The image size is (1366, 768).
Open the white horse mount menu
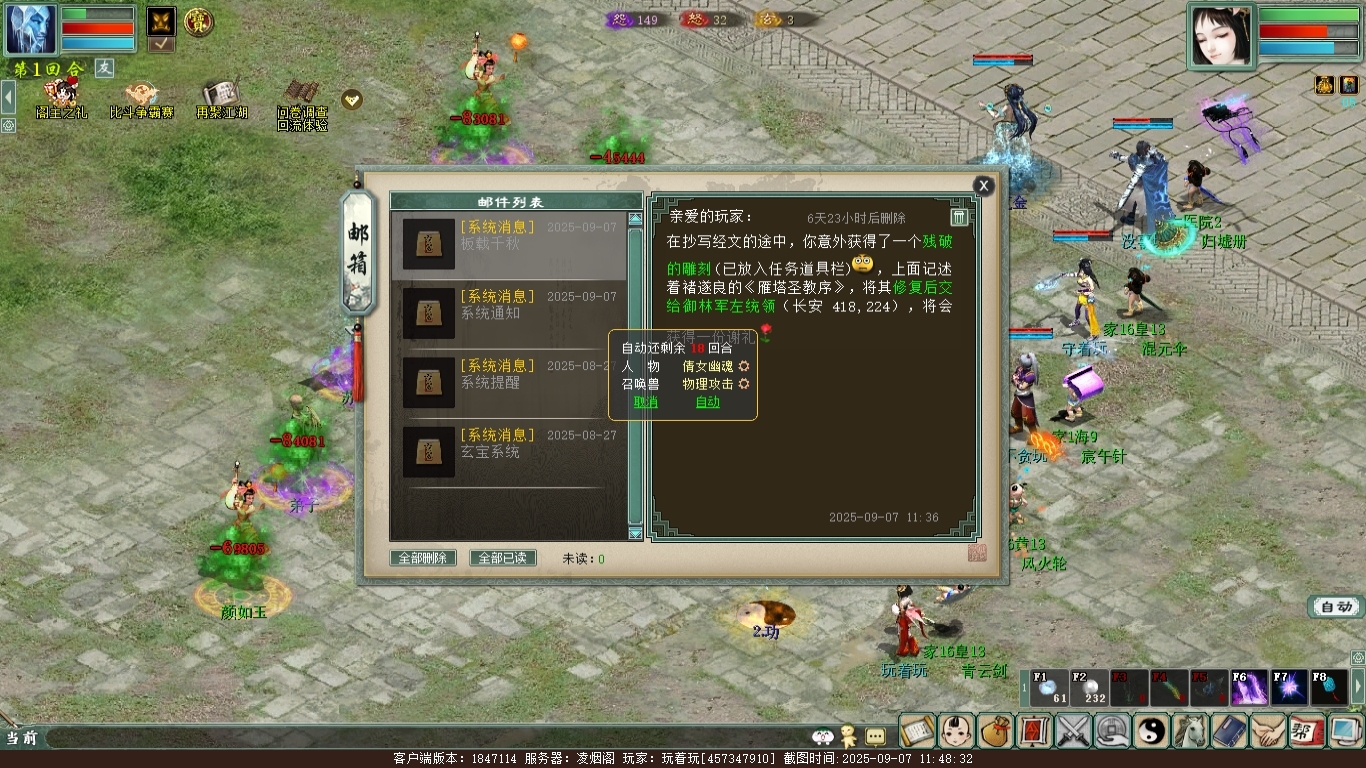[x=1191, y=731]
